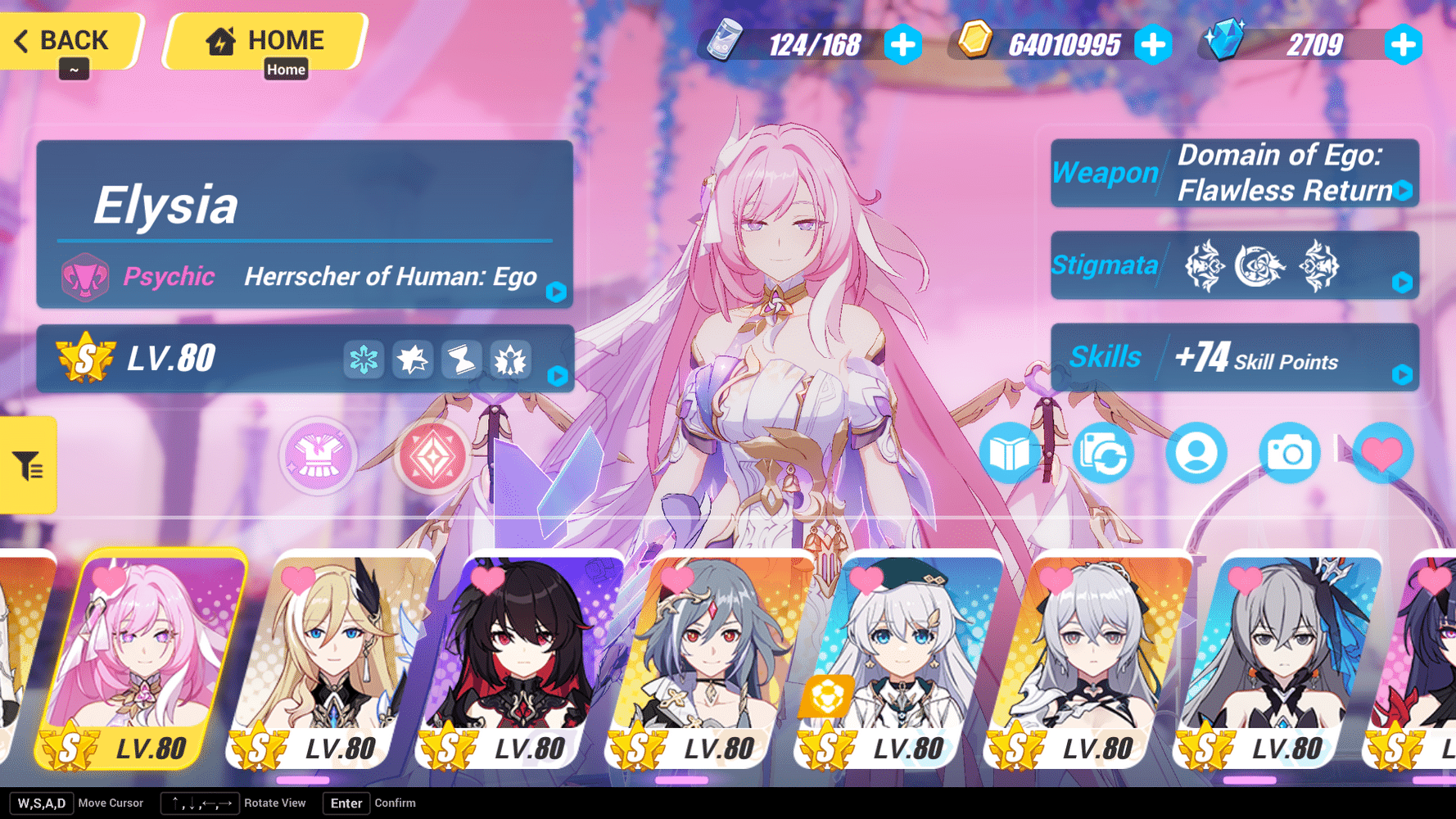
Task: Take a screenshot with the camera icon
Action: [x=1290, y=453]
